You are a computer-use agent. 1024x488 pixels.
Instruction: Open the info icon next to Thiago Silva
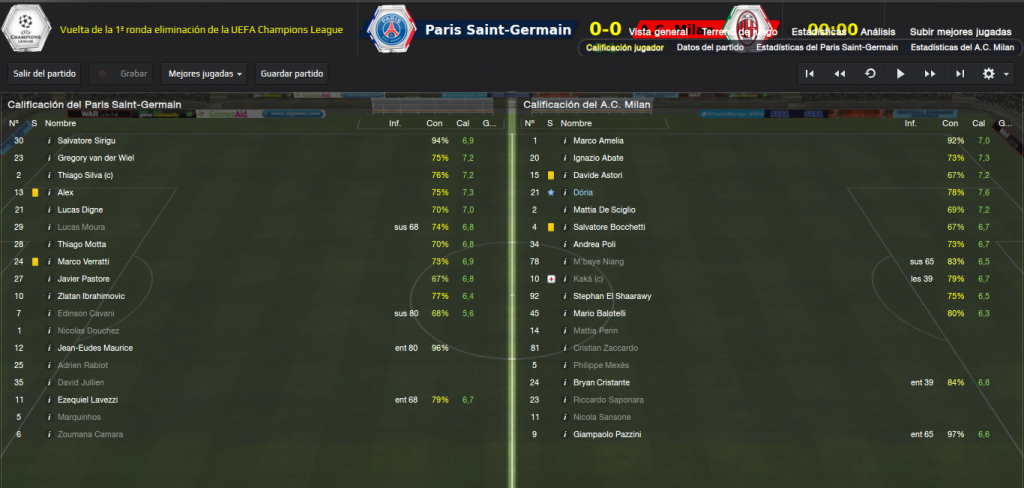[49, 175]
